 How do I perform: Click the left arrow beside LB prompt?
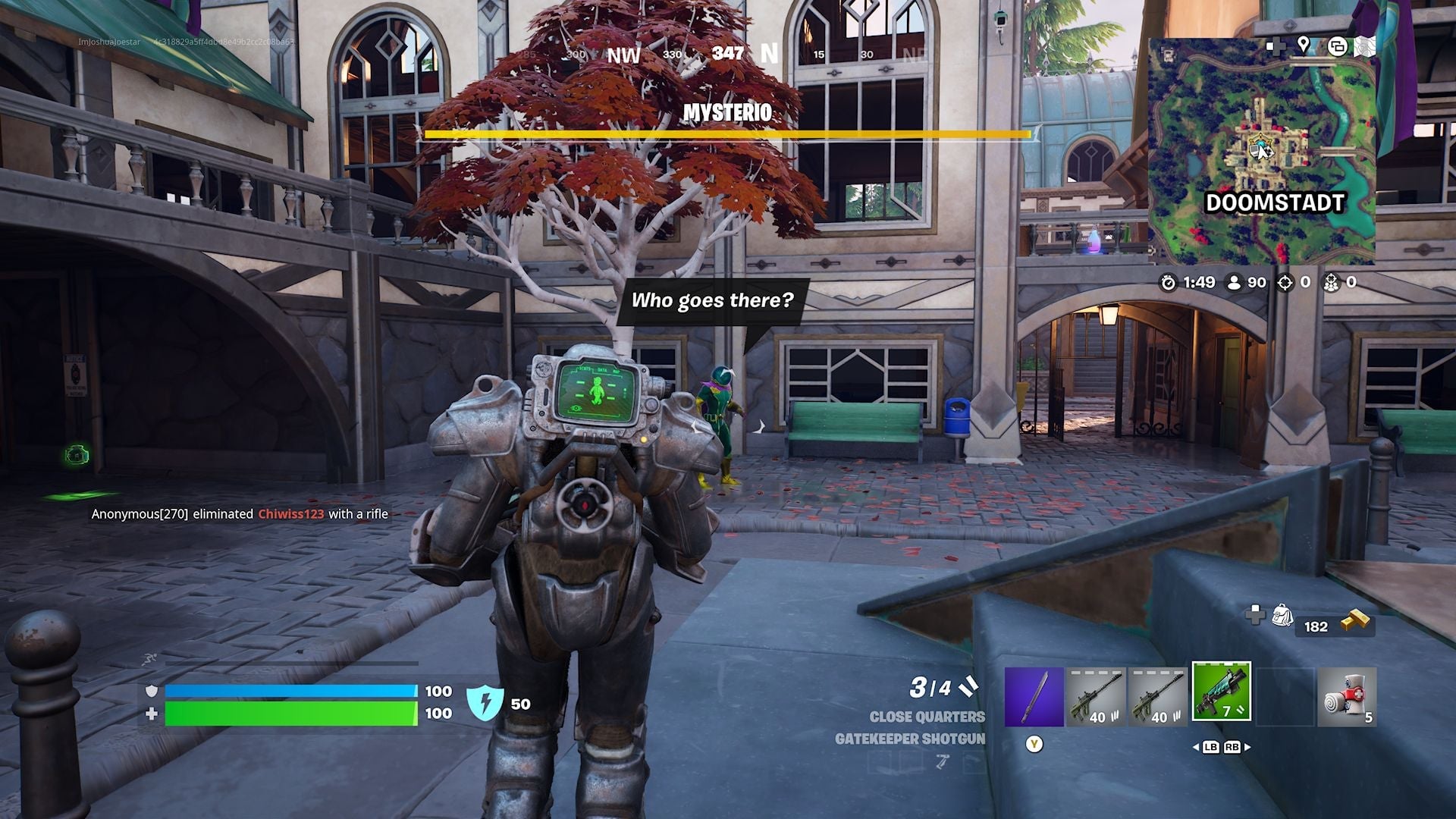[1196, 747]
